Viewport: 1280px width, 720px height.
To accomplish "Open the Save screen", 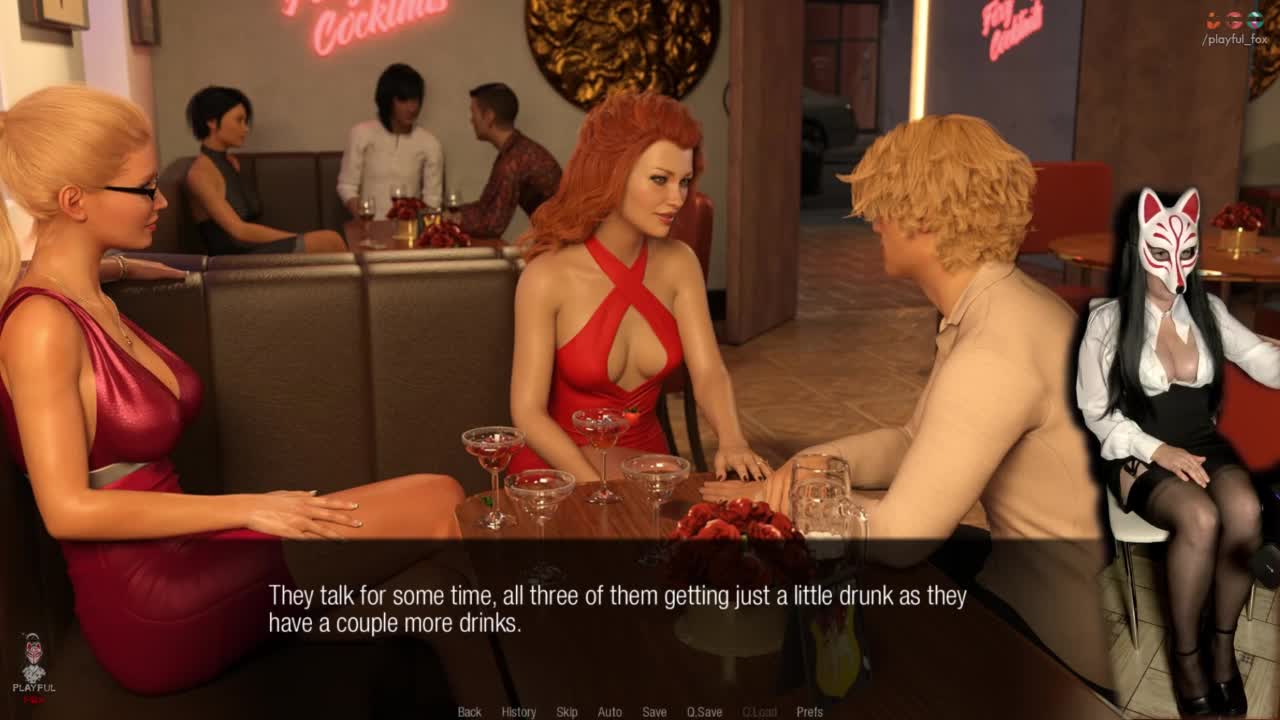I will tap(654, 712).
